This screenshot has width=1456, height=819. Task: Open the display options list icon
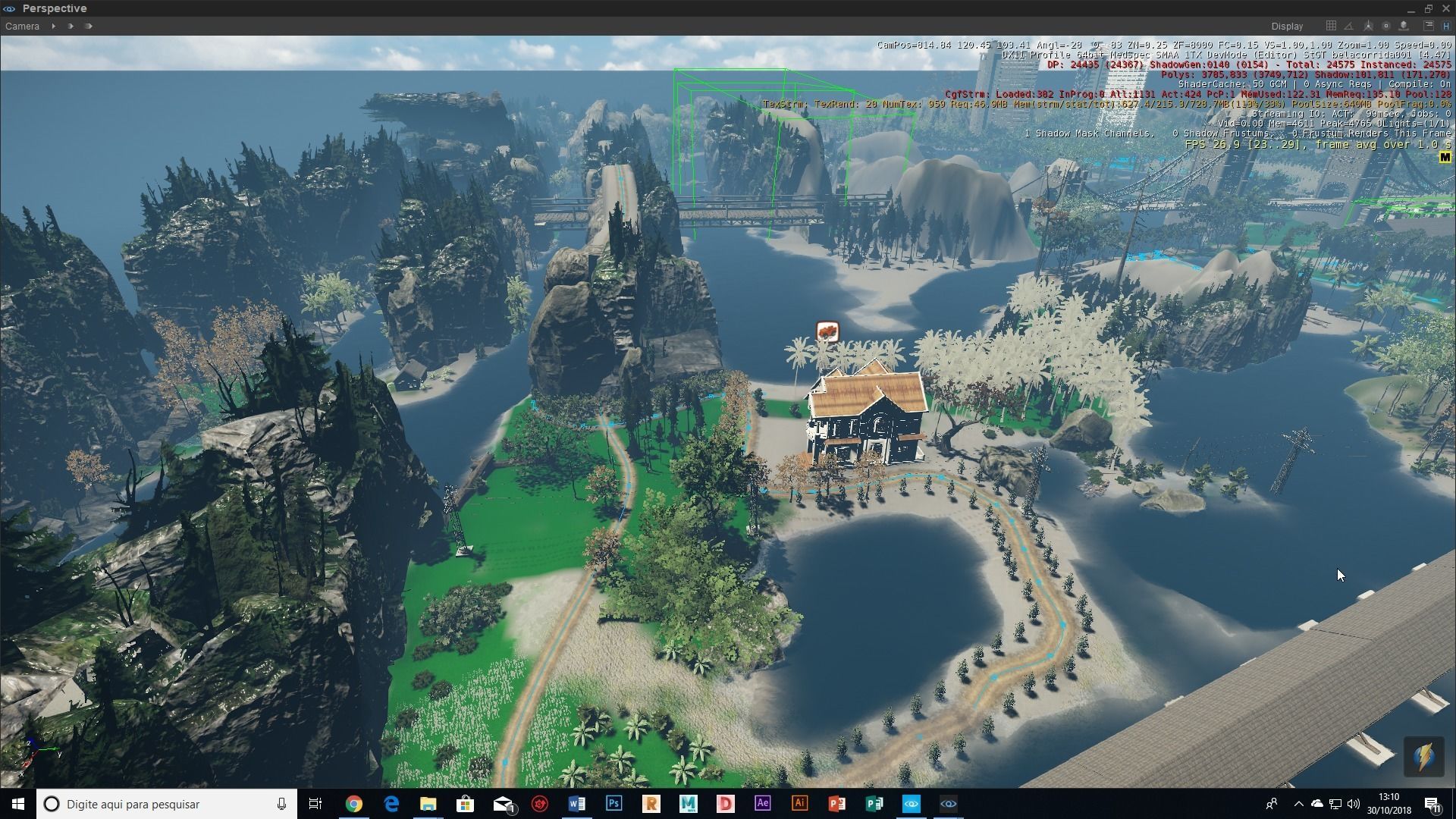pos(1428,26)
